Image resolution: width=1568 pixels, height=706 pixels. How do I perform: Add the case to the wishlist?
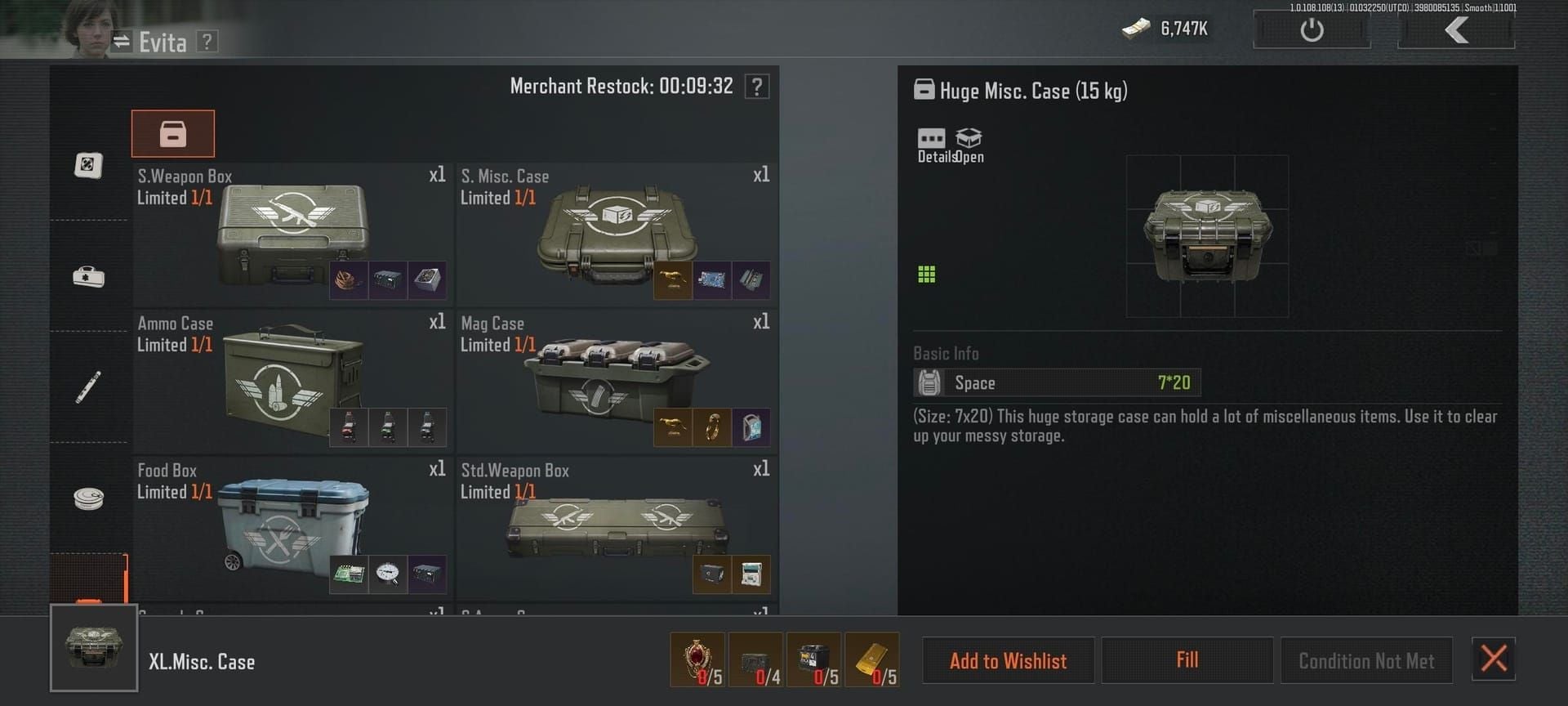click(x=1008, y=660)
